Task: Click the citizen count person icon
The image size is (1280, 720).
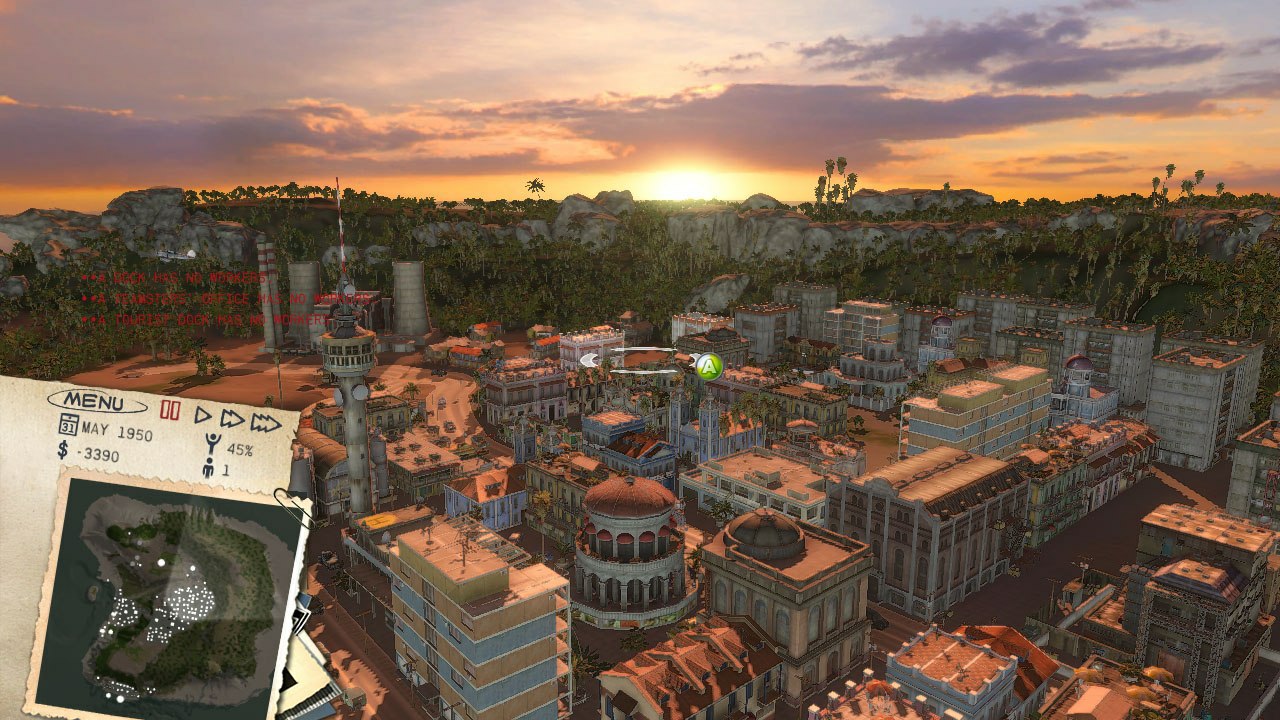Action: click(210, 466)
